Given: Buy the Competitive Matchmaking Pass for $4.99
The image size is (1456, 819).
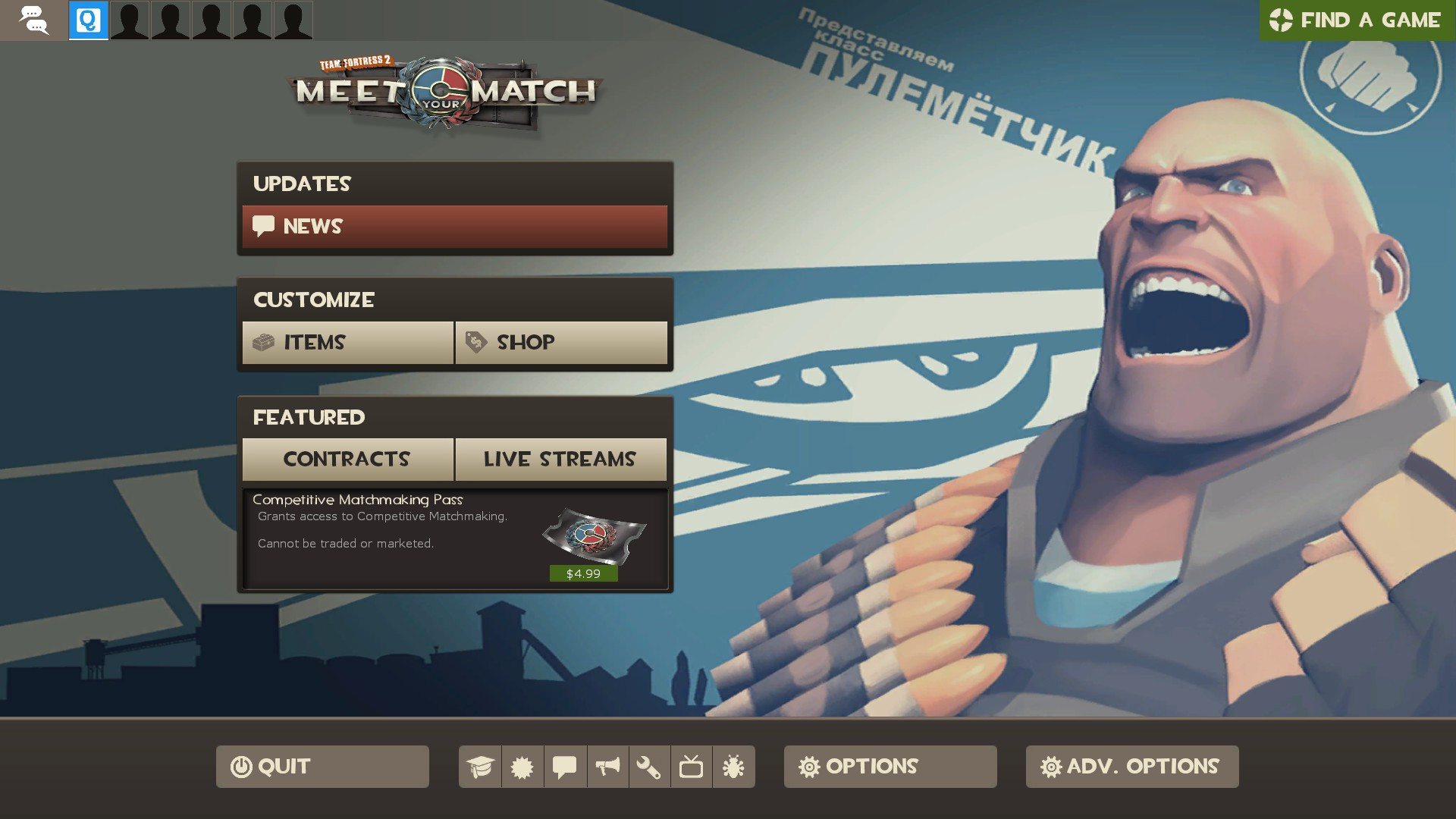Looking at the screenshot, I should pos(582,574).
